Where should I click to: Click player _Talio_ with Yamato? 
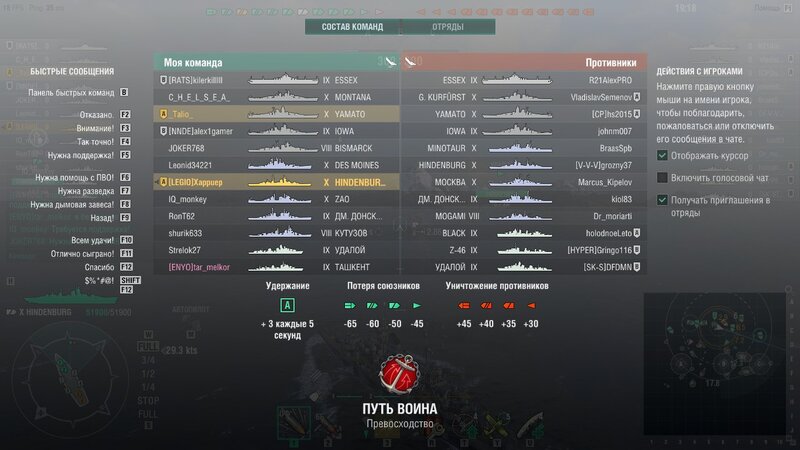click(x=276, y=115)
